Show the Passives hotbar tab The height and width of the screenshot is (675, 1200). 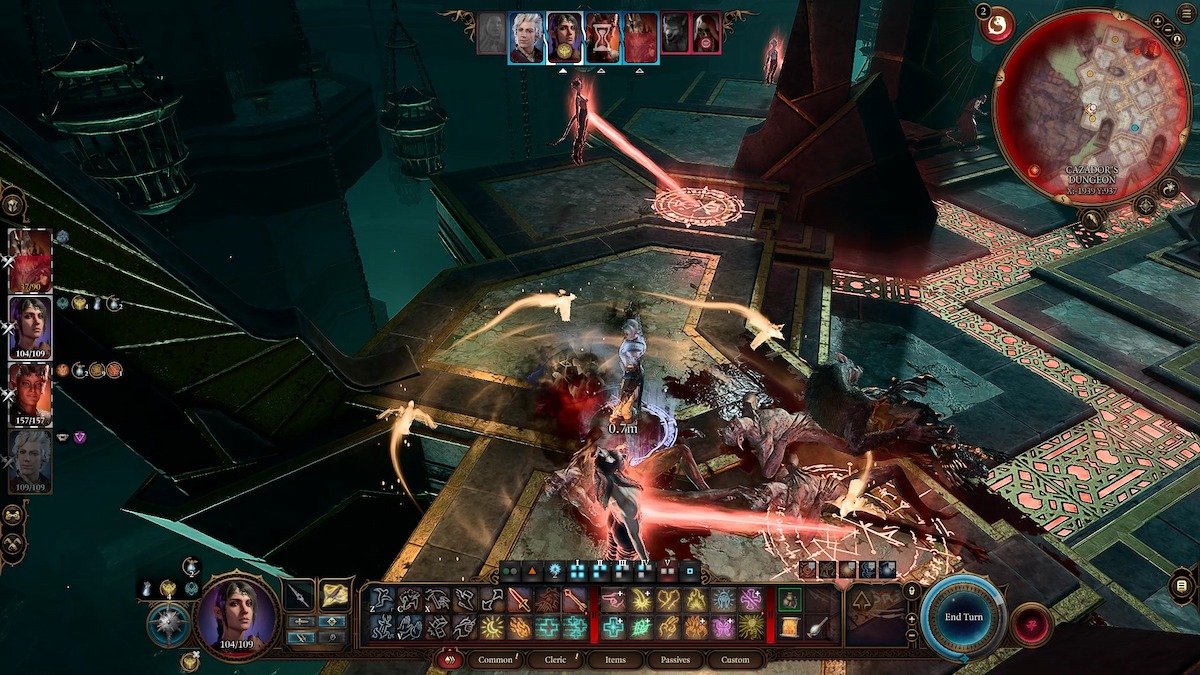point(673,660)
